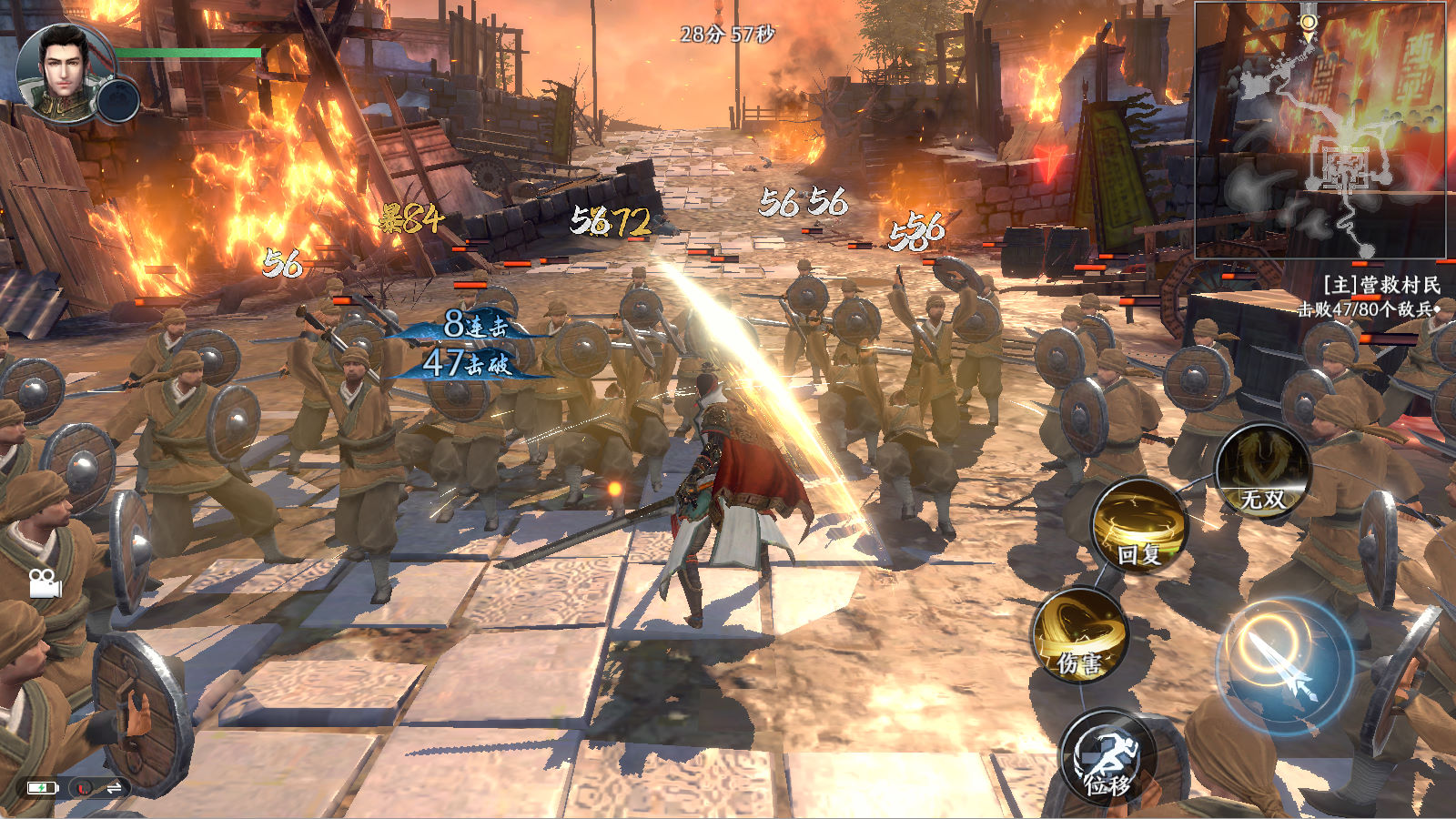1456x819 pixels.
Task: Activate the 无双 musou skill
Action: coord(1262,472)
